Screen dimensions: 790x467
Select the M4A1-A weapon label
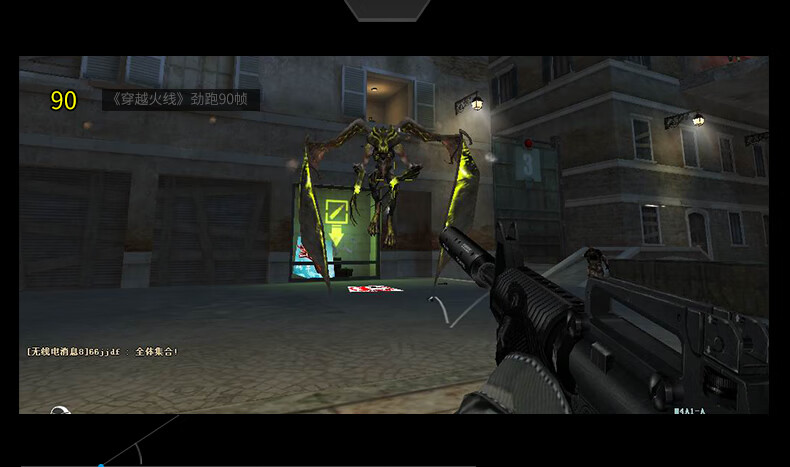[x=689, y=410]
